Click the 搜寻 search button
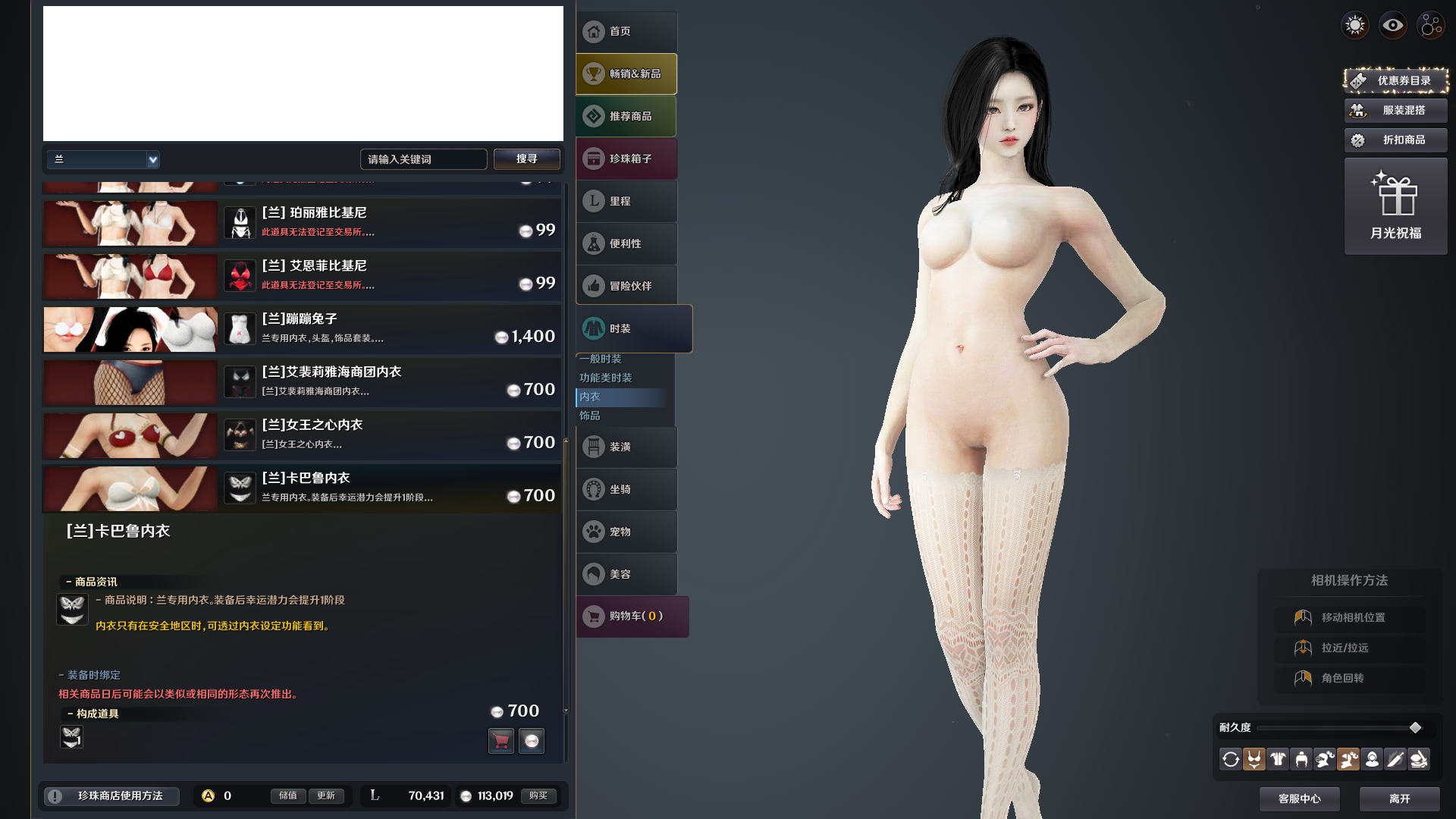 click(x=526, y=158)
